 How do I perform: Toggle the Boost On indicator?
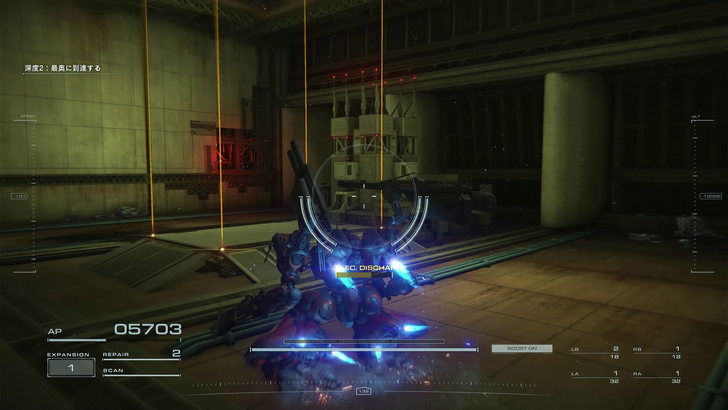pyautogui.click(x=521, y=348)
